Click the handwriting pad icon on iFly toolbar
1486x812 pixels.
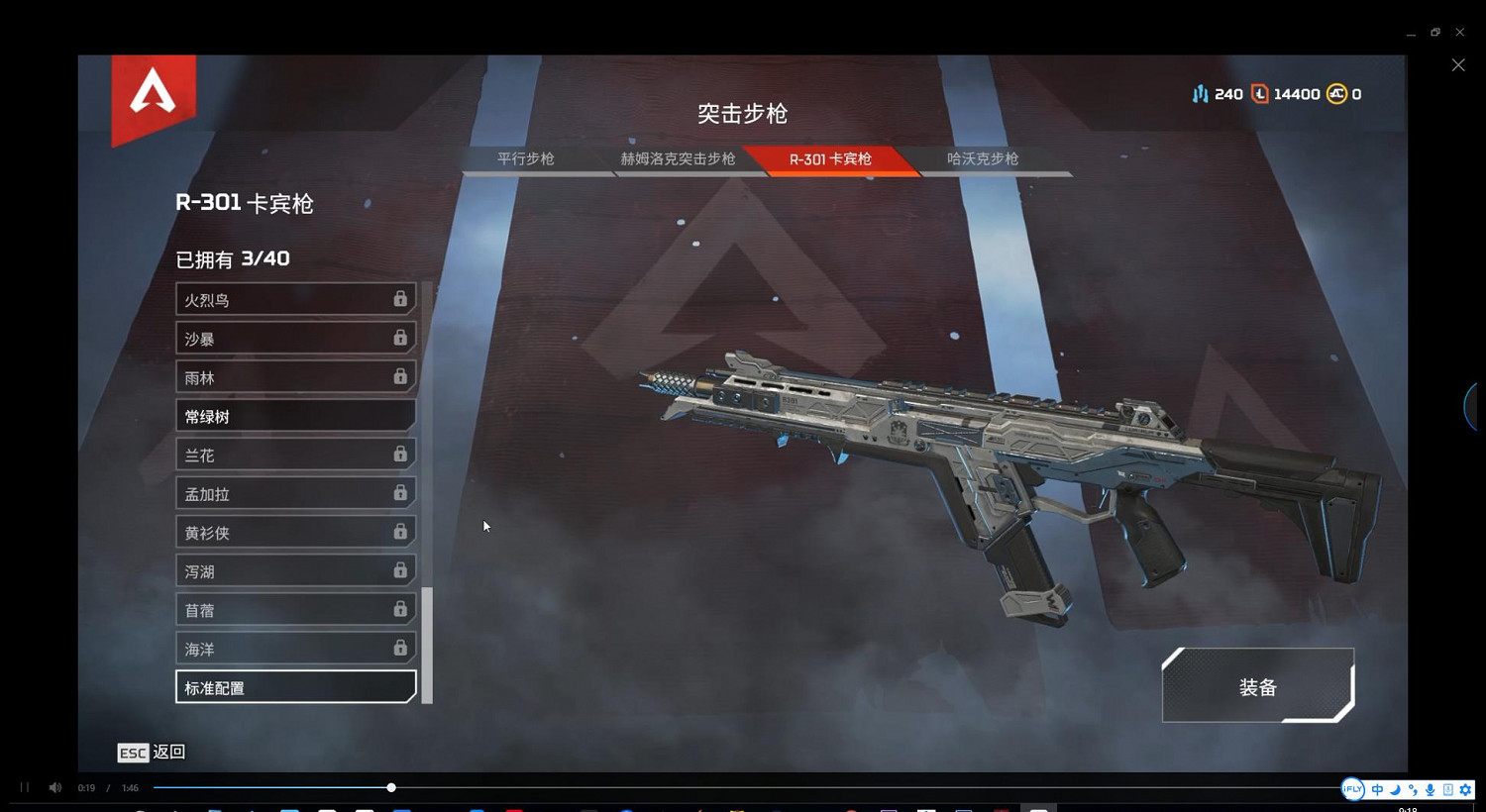[x=1447, y=789]
